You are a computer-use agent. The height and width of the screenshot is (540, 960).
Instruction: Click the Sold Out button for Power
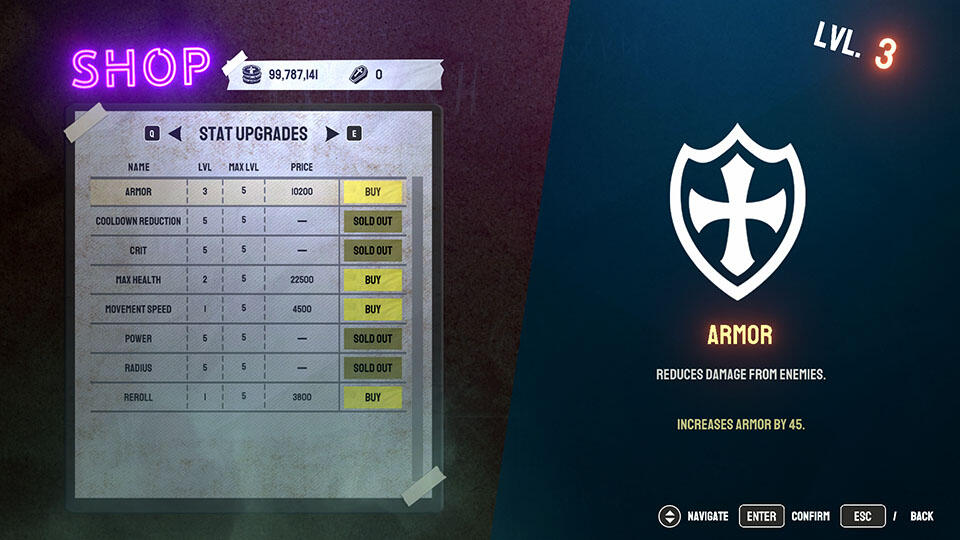point(372,339)
